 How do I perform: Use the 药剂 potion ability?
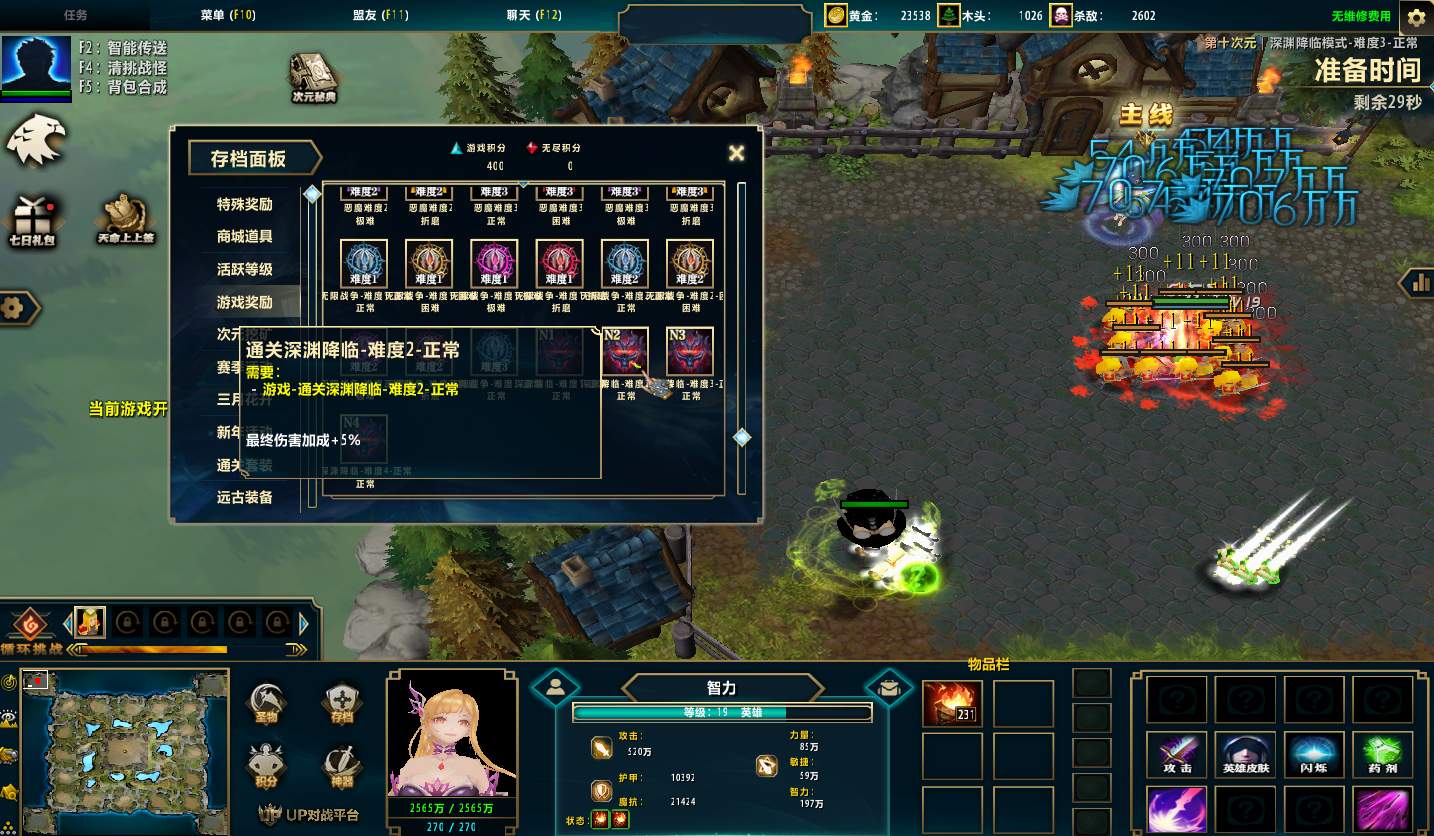click(x=1381, y=755)
